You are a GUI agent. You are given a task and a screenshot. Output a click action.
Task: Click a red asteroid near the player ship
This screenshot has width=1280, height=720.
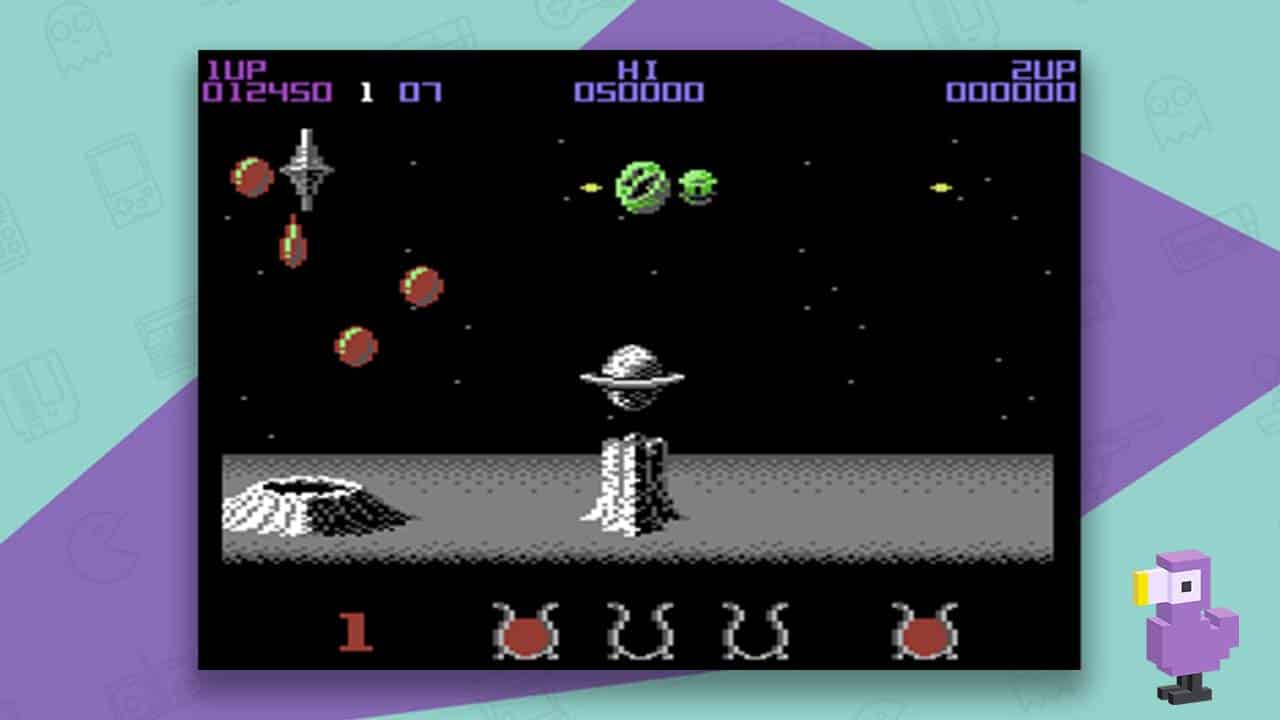coord(255,180)
